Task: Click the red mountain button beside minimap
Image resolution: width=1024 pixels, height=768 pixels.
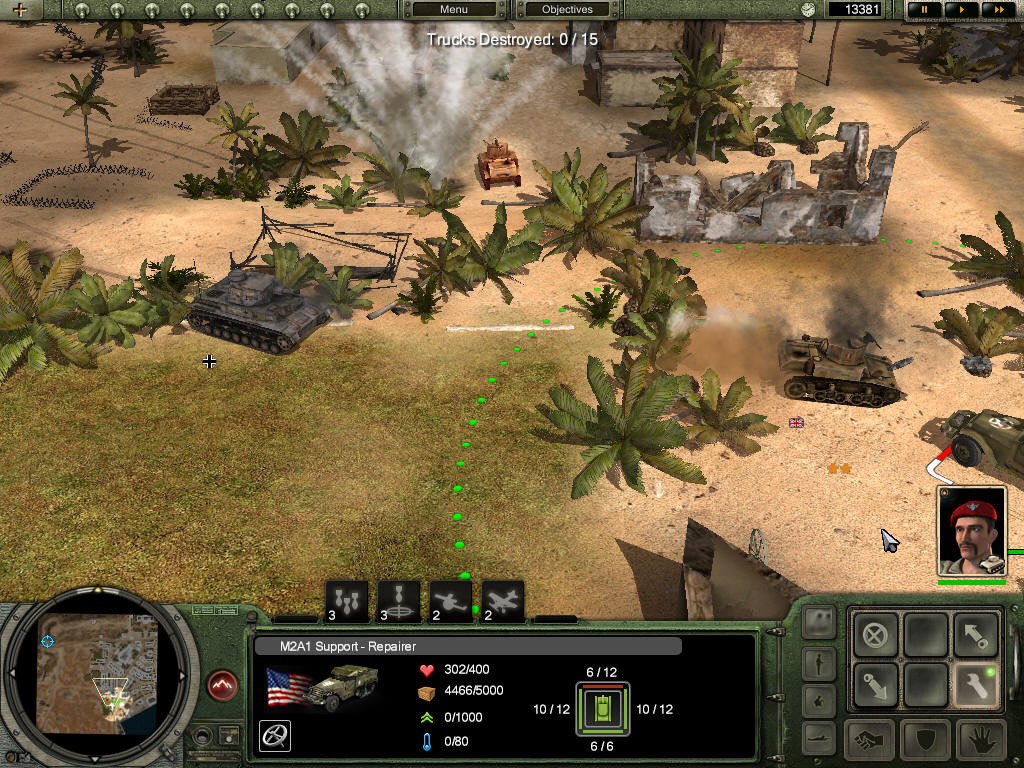Action: coord(222,686)
